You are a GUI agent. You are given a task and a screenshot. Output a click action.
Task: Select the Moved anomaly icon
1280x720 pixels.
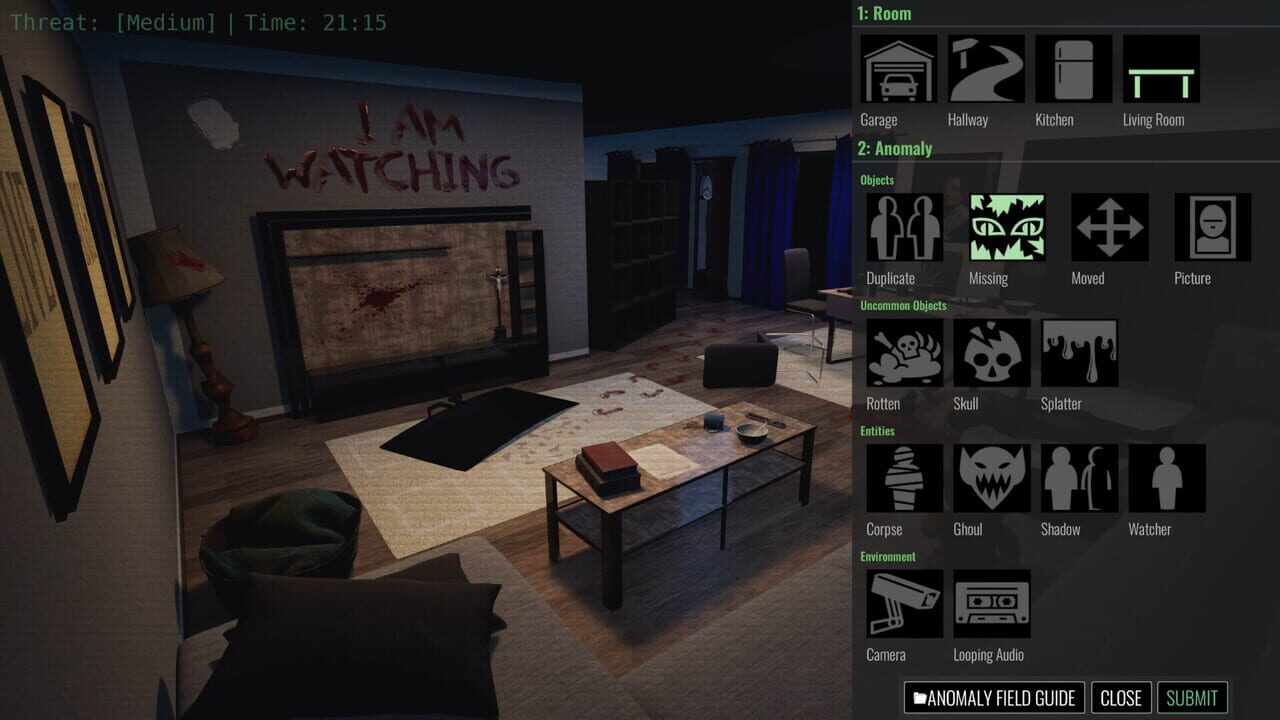1110,228
